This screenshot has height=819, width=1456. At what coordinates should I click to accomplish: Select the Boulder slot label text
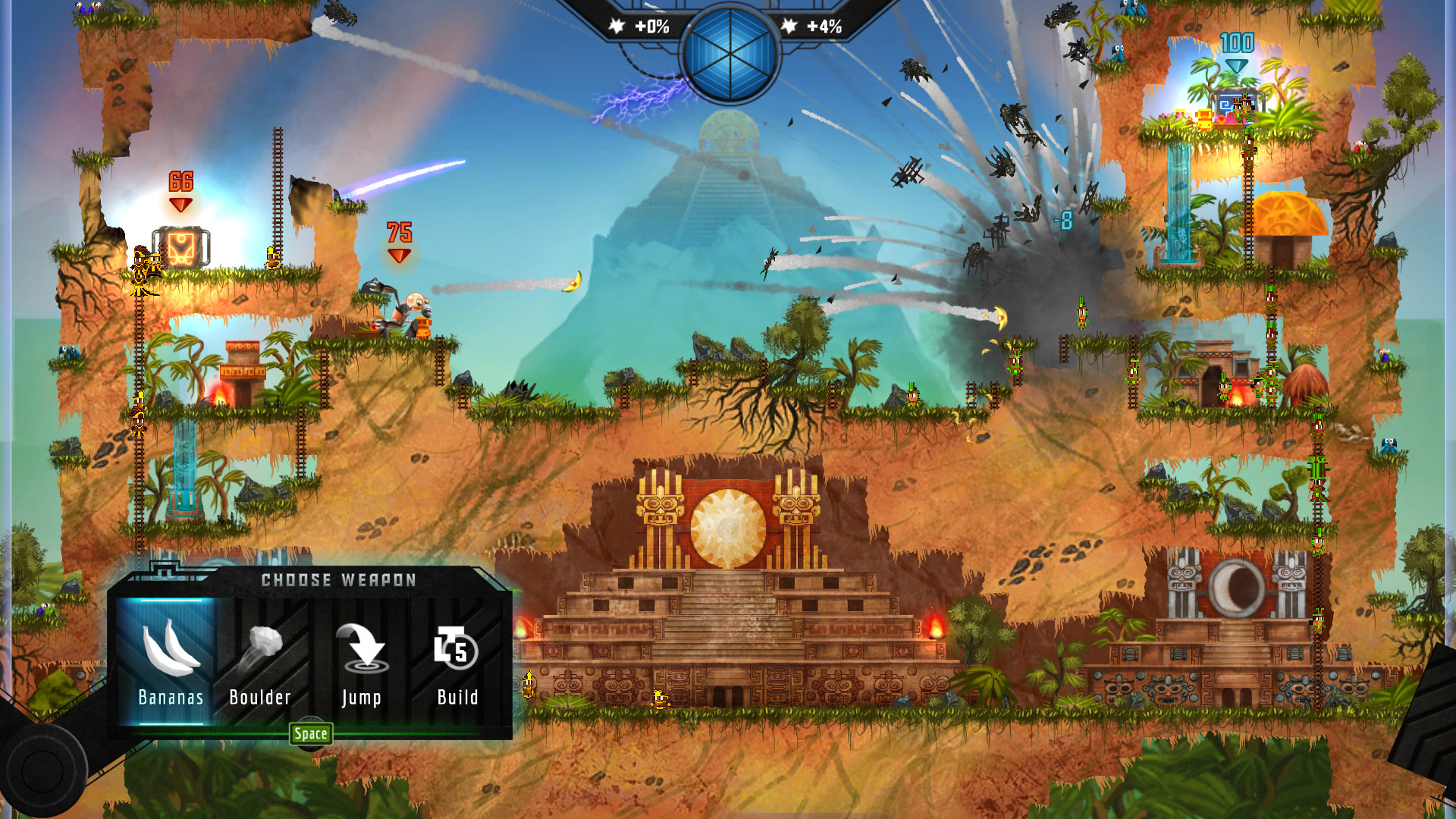261,697
